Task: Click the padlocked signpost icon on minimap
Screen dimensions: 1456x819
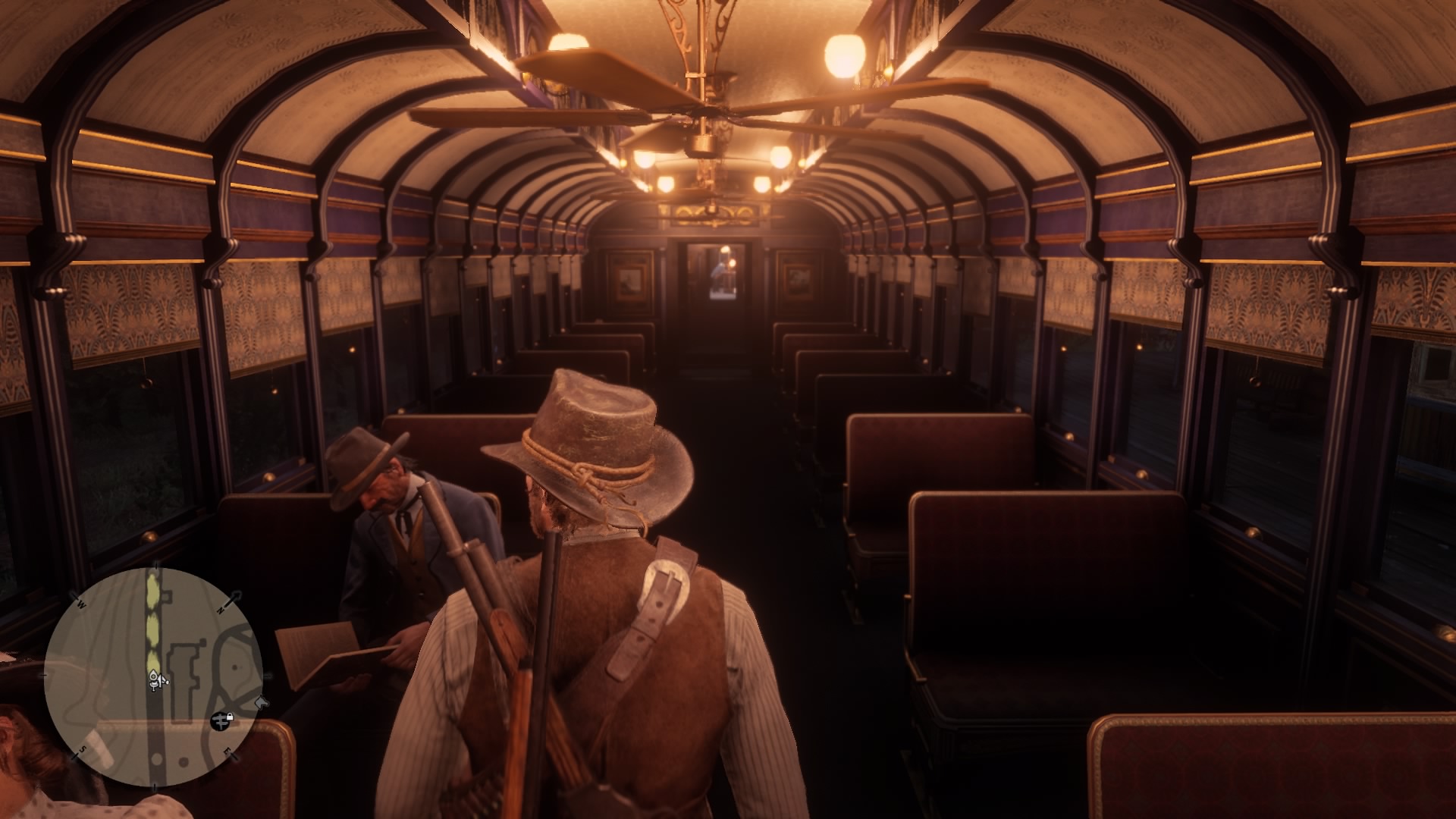Action: 221,722
